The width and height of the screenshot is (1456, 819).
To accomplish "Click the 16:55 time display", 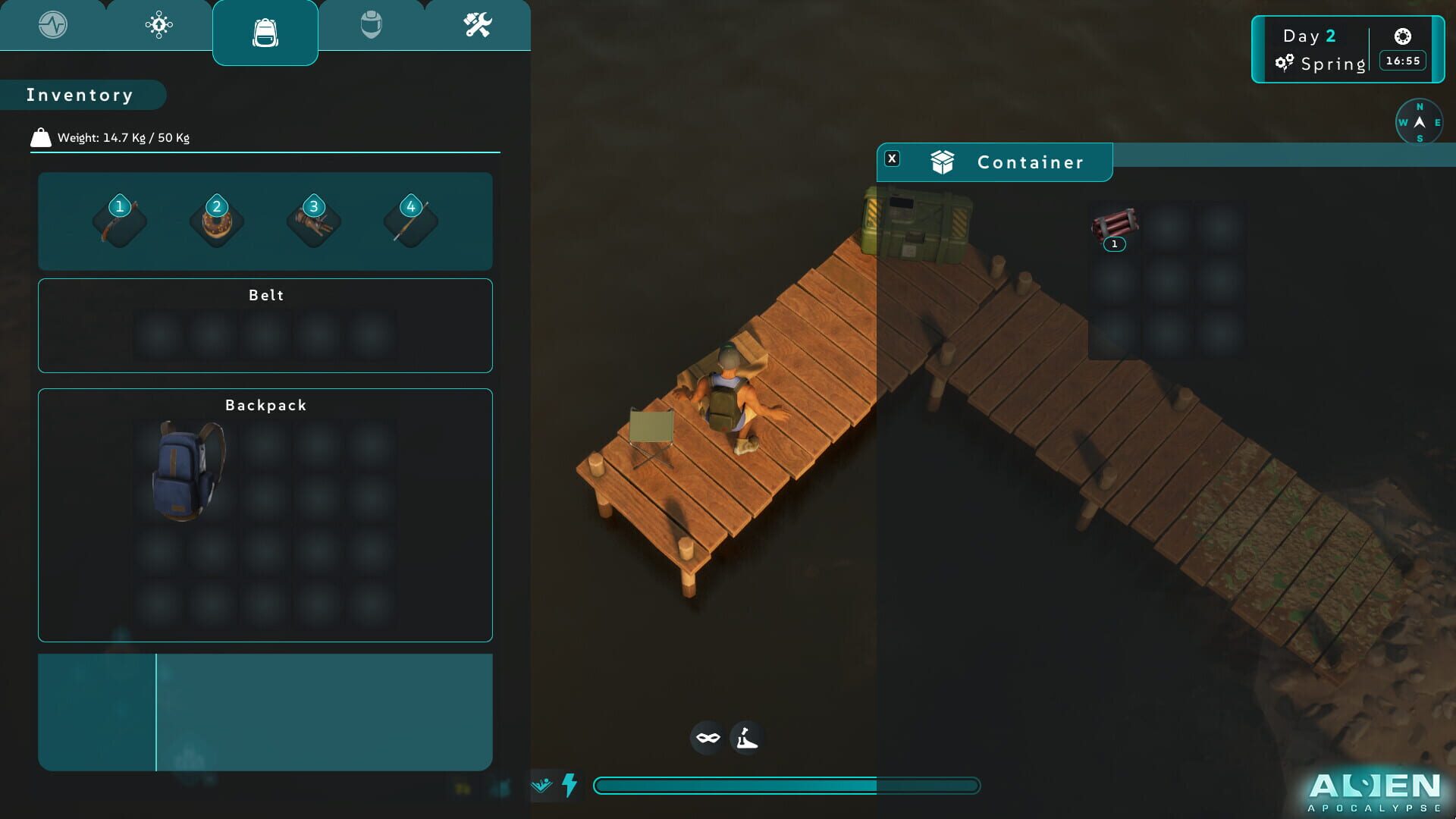I will click(1401, 61).
